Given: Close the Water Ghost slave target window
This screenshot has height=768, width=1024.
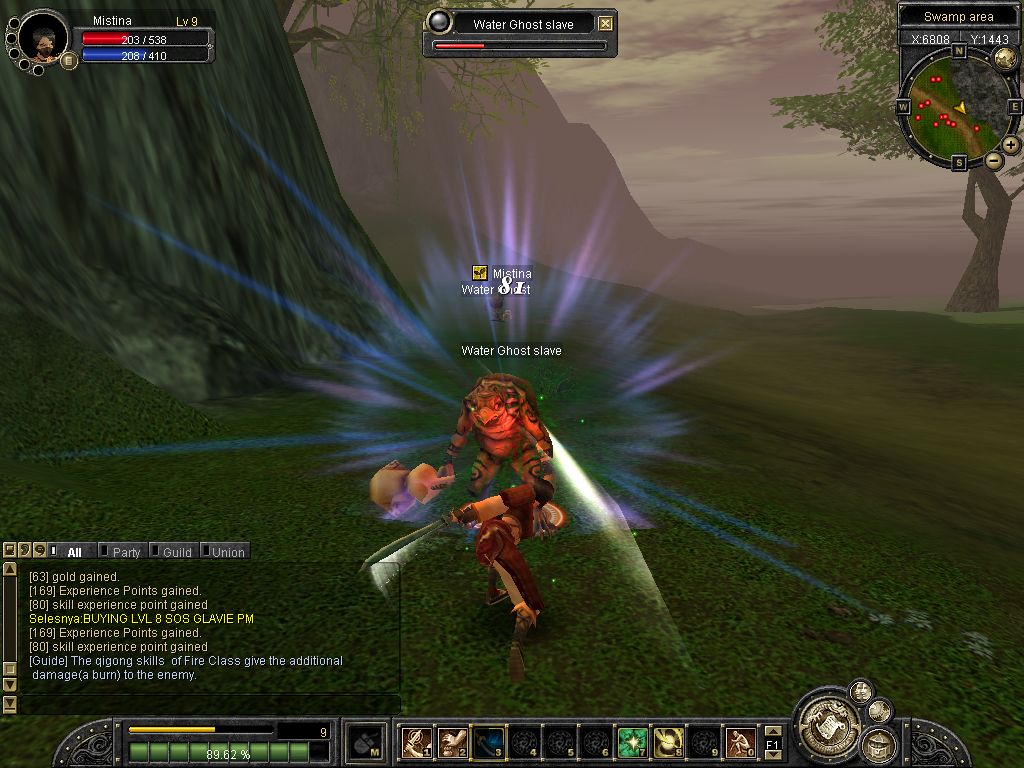Looking at the screenshot, I should click(605, 24).
